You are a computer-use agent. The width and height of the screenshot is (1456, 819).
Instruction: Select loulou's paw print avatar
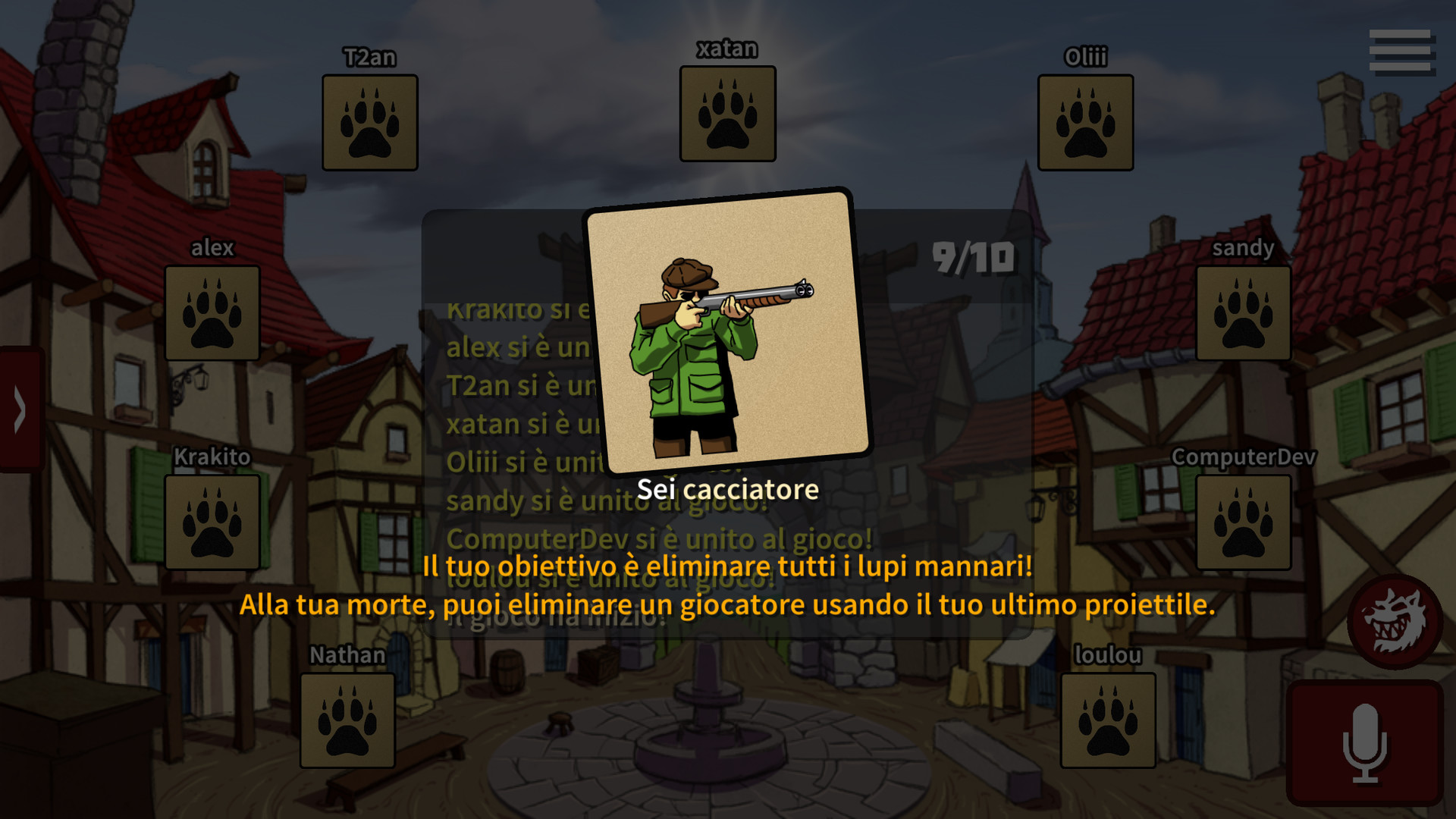click(1108, 722)
